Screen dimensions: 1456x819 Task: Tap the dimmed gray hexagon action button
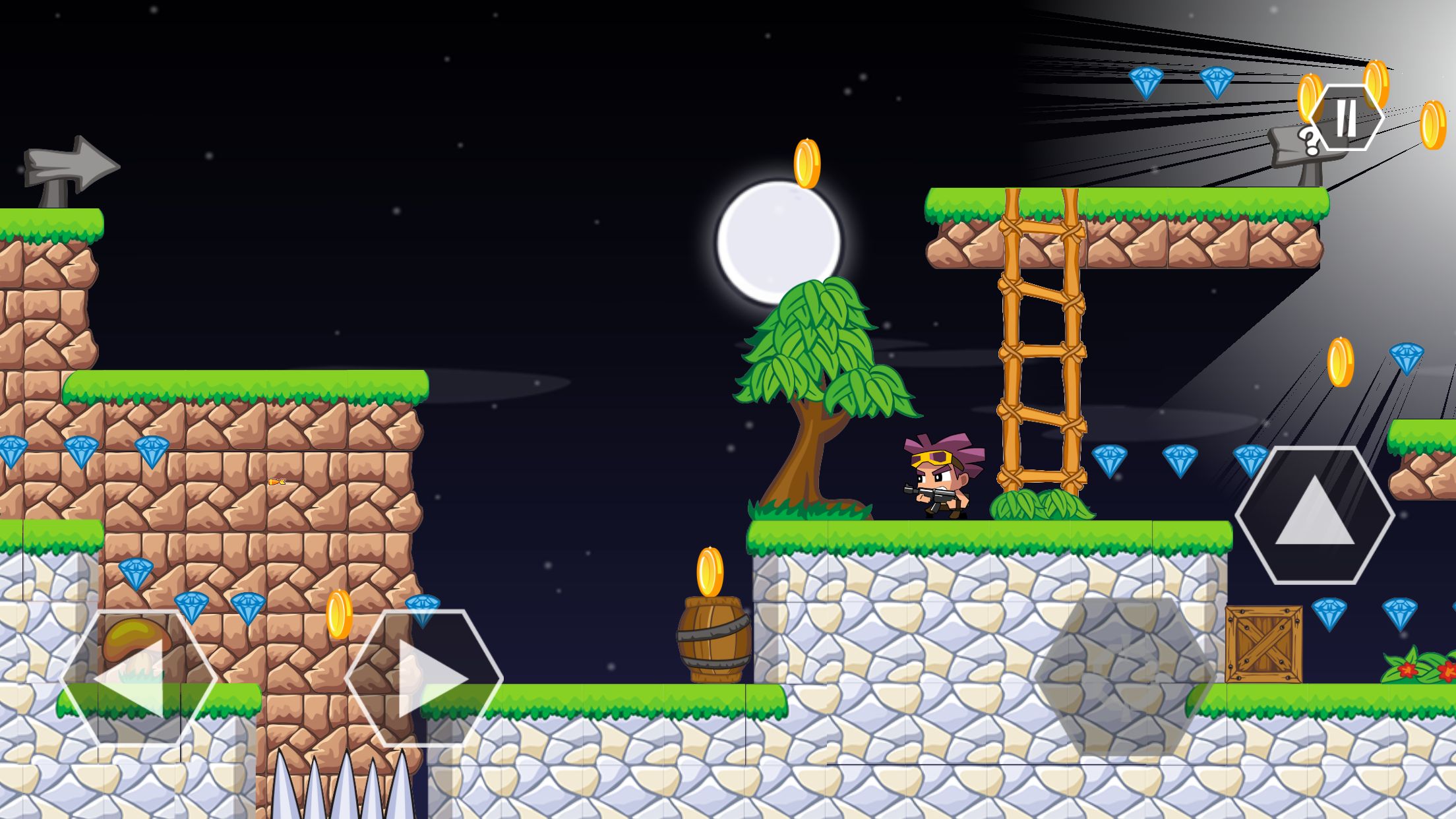(x=1124, y=677)
